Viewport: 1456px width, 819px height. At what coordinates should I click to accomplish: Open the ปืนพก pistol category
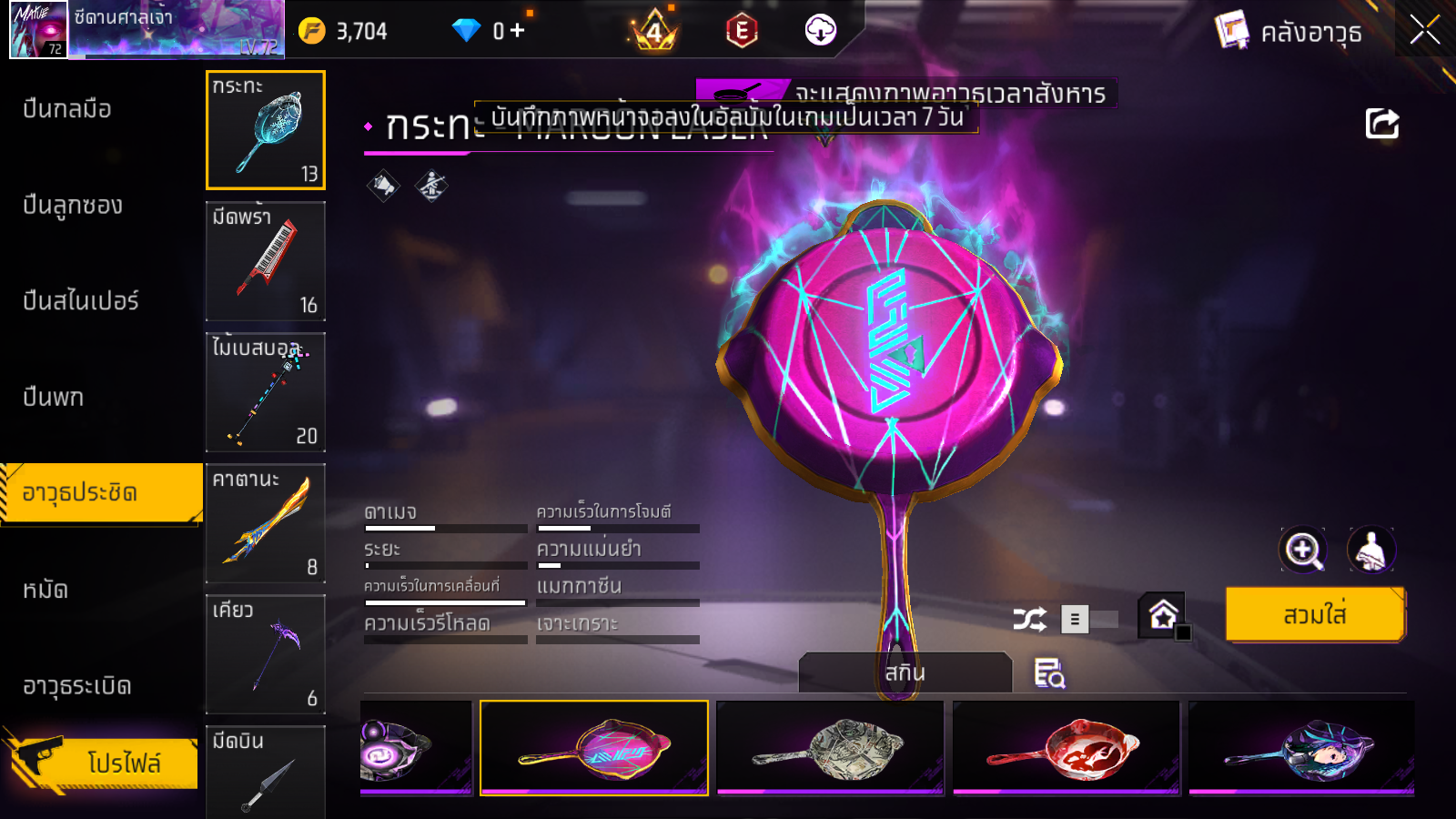54,398
